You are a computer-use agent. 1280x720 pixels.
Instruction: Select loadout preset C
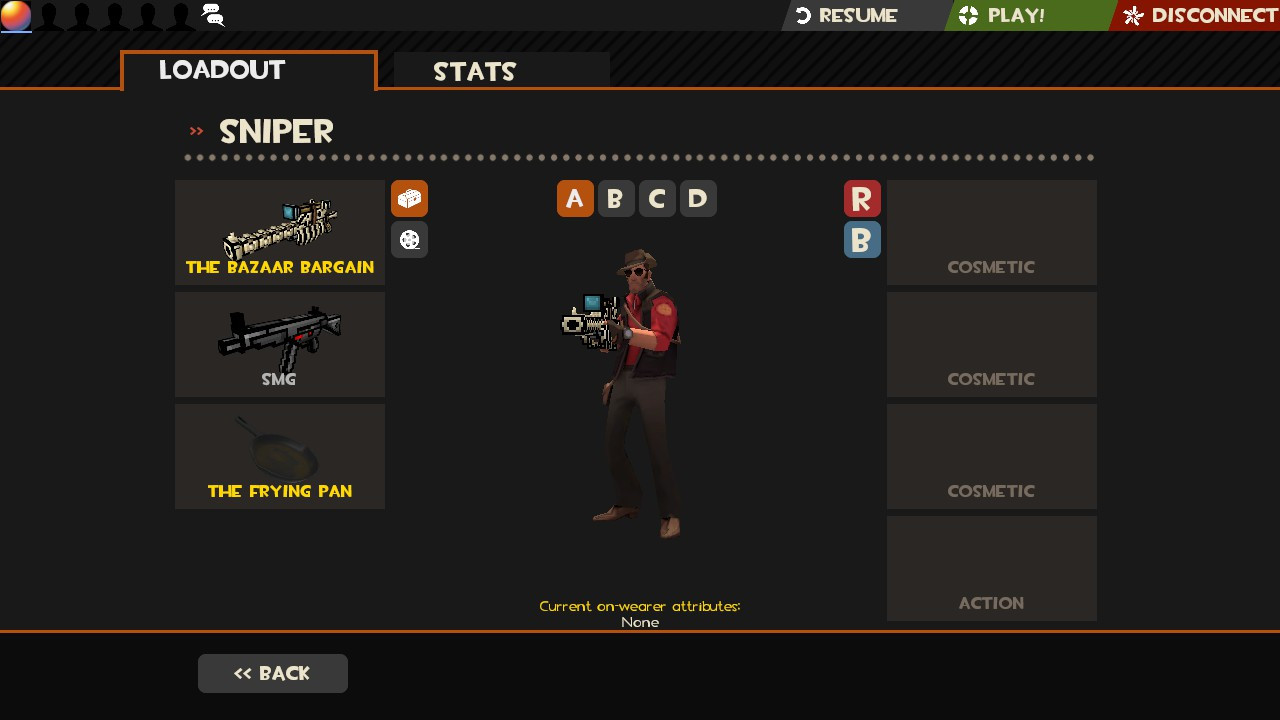657,198
